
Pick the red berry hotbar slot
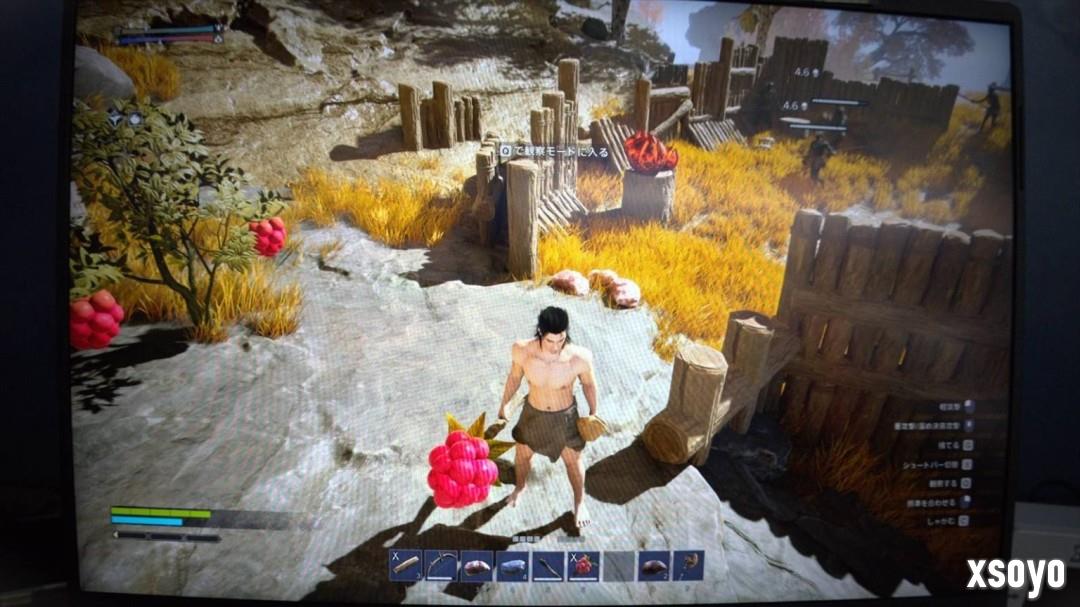coord(583,567)
